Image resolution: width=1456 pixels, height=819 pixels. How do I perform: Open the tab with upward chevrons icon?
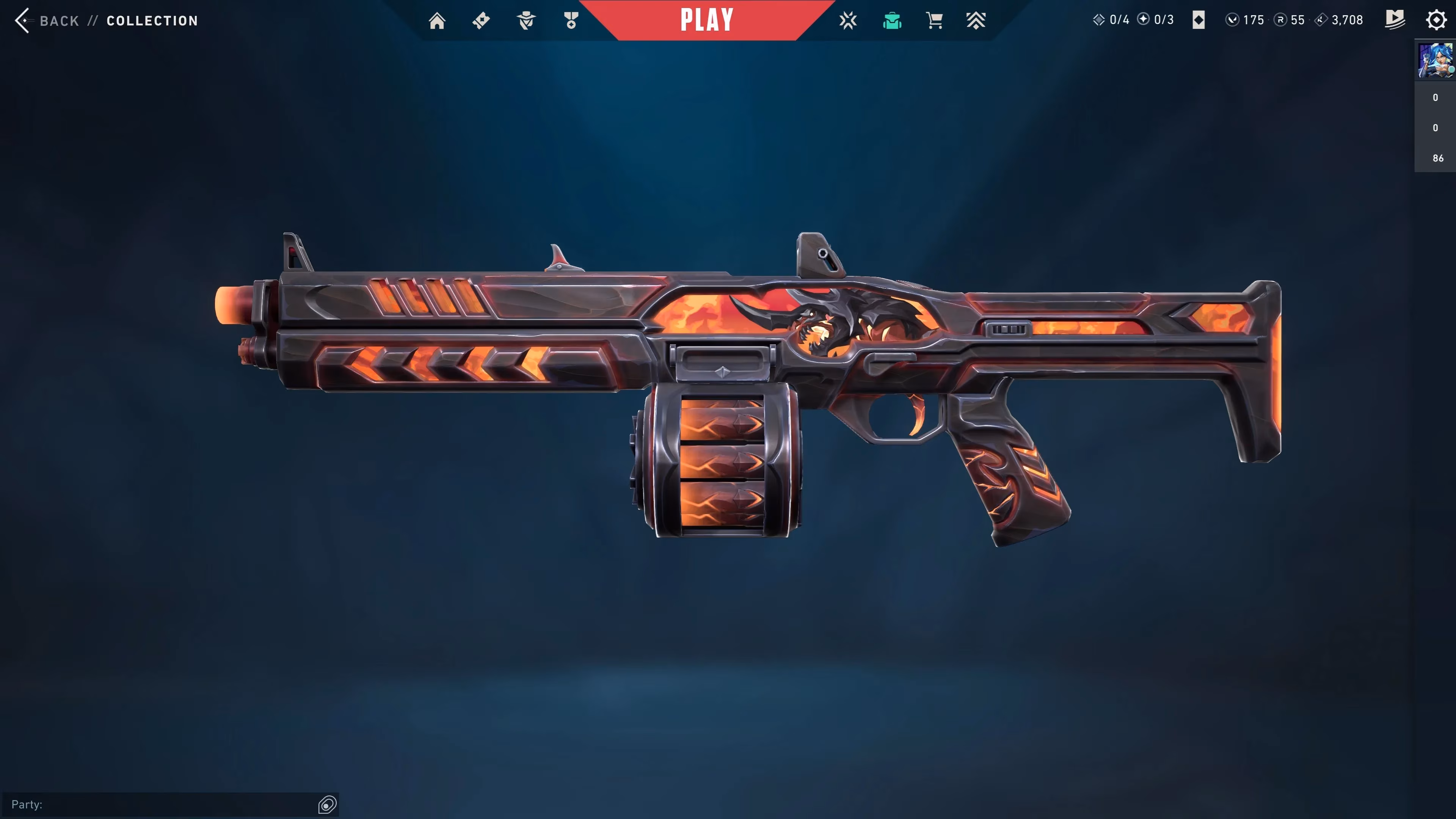976,21
